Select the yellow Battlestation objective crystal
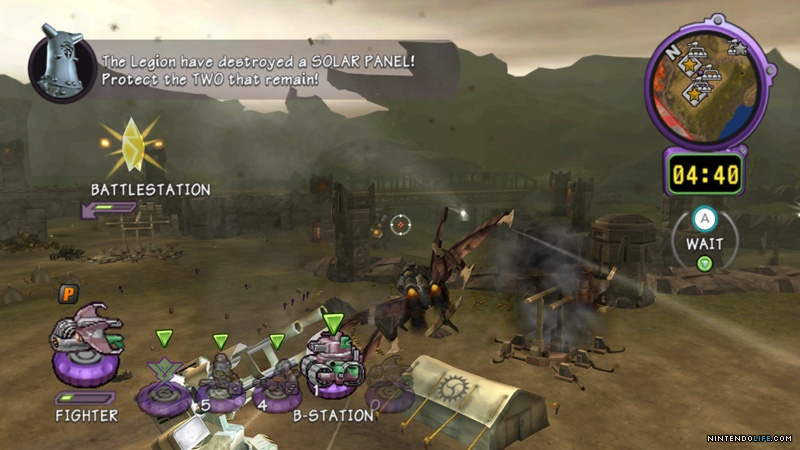Image resolution: width=800 pixels, height=450 pixels. pos(131,146)
